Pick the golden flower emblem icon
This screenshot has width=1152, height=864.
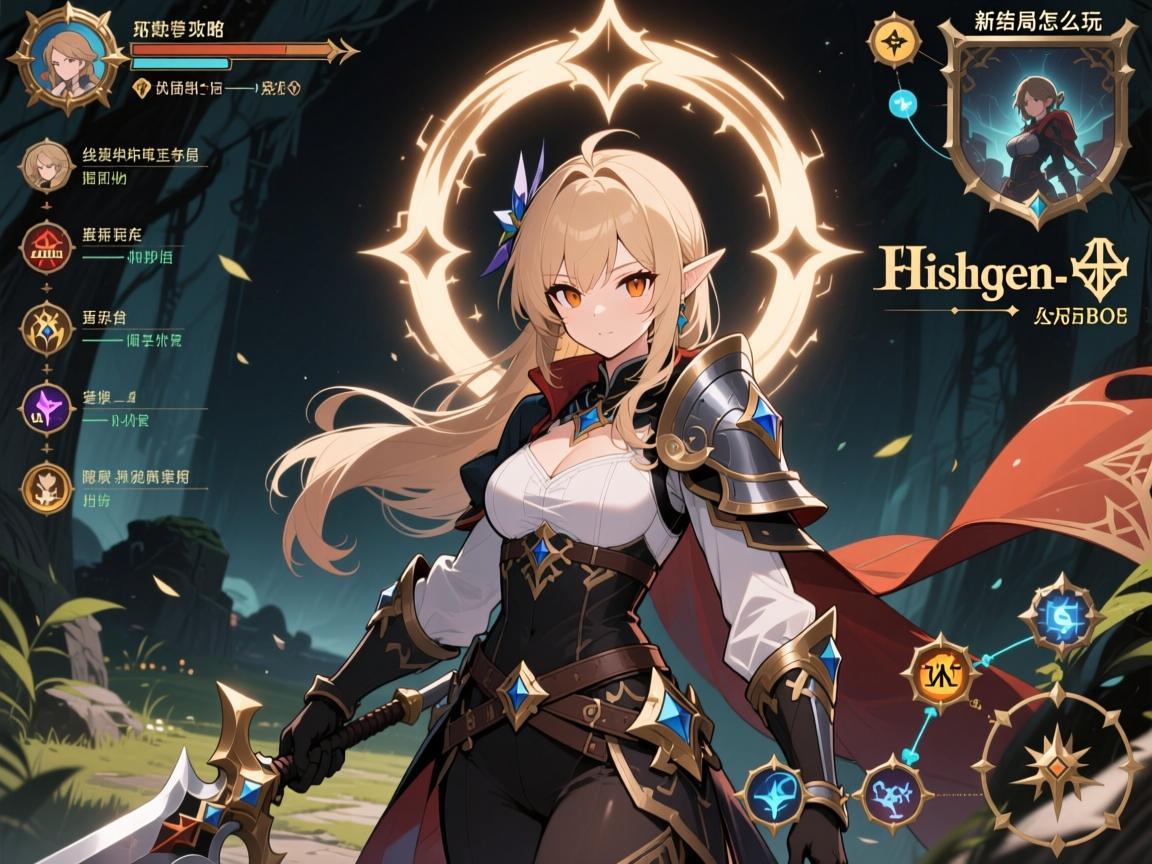[x=46, y=487]
